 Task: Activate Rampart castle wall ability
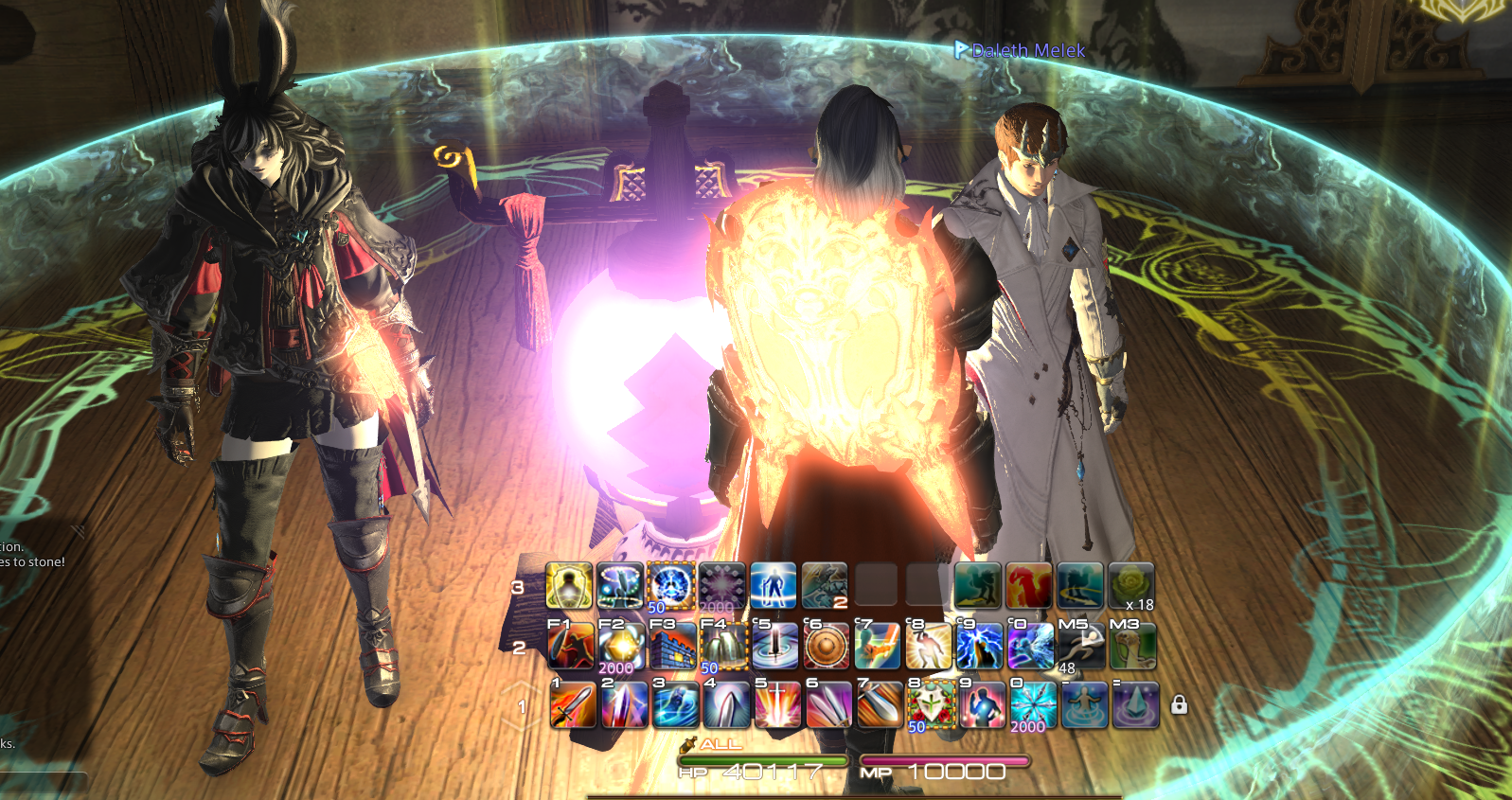point(673,647)
